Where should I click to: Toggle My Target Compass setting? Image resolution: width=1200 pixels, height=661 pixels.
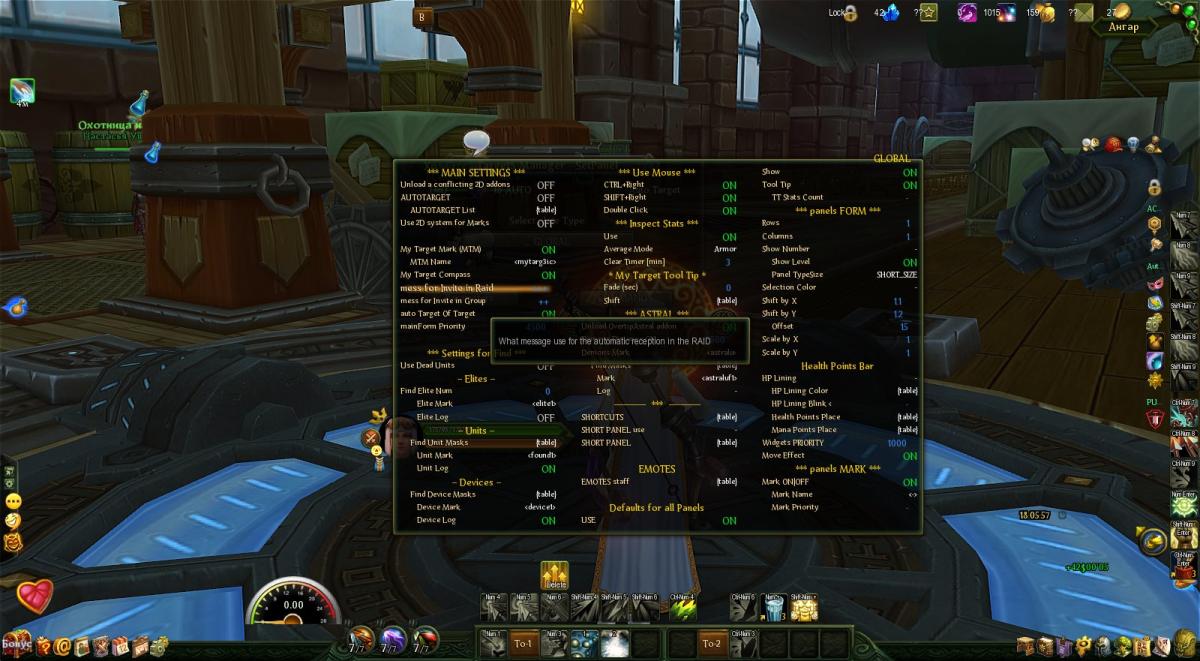tap(548, 275)
